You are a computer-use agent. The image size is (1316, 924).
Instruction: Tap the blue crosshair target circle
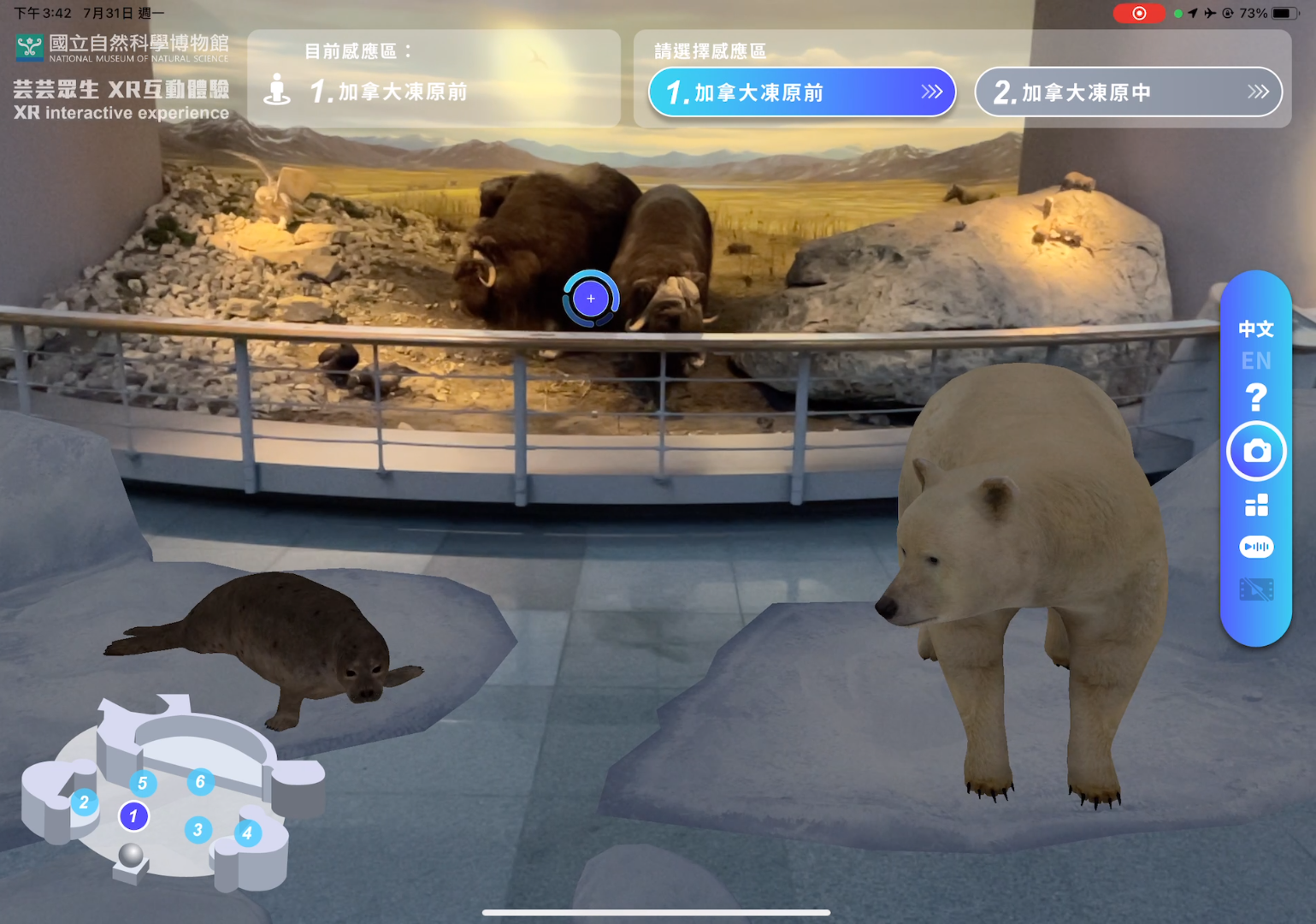[x=591, y=299]
